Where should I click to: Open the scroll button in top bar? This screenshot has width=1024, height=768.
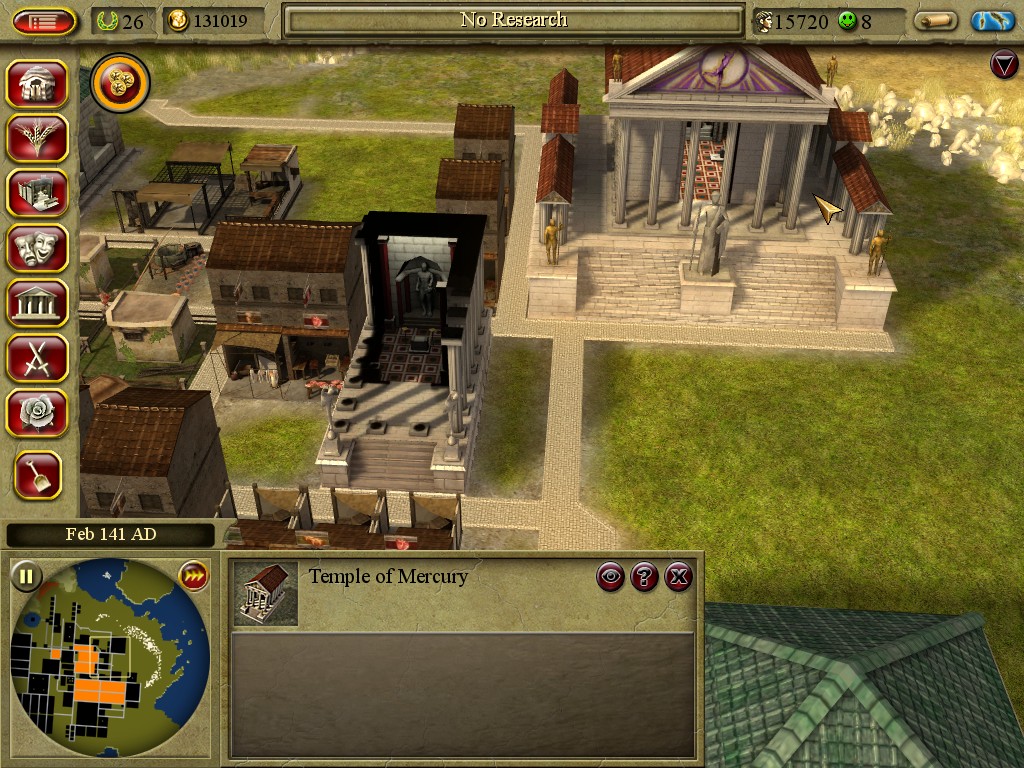(935, 21)
